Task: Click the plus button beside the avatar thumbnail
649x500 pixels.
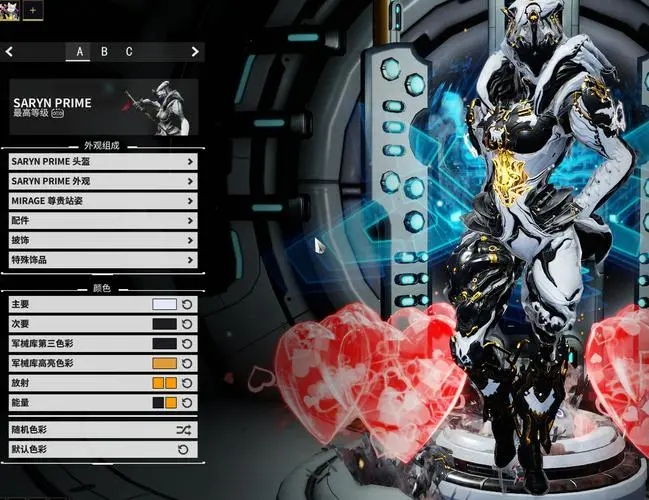Action: 32,9
